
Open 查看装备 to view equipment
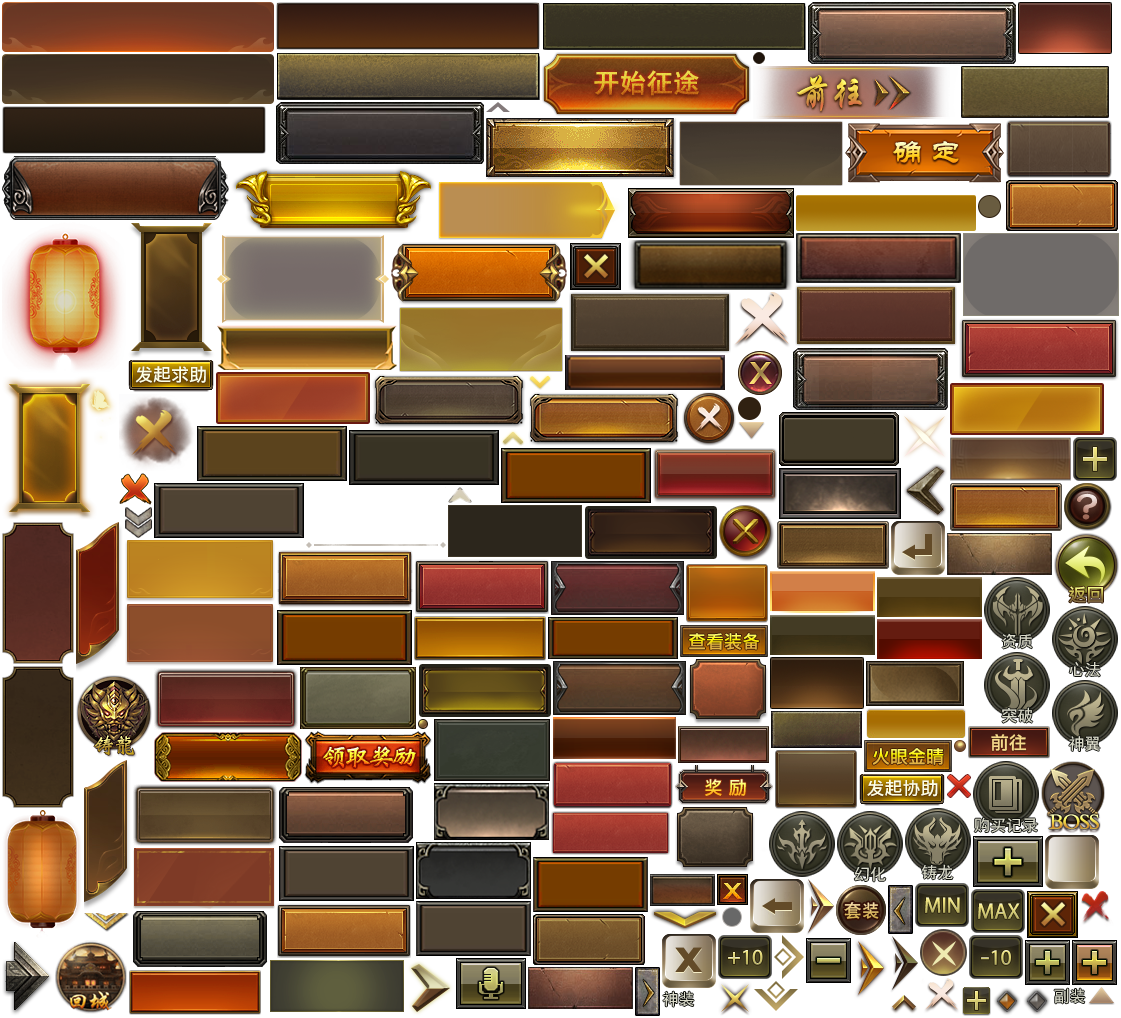724,642
